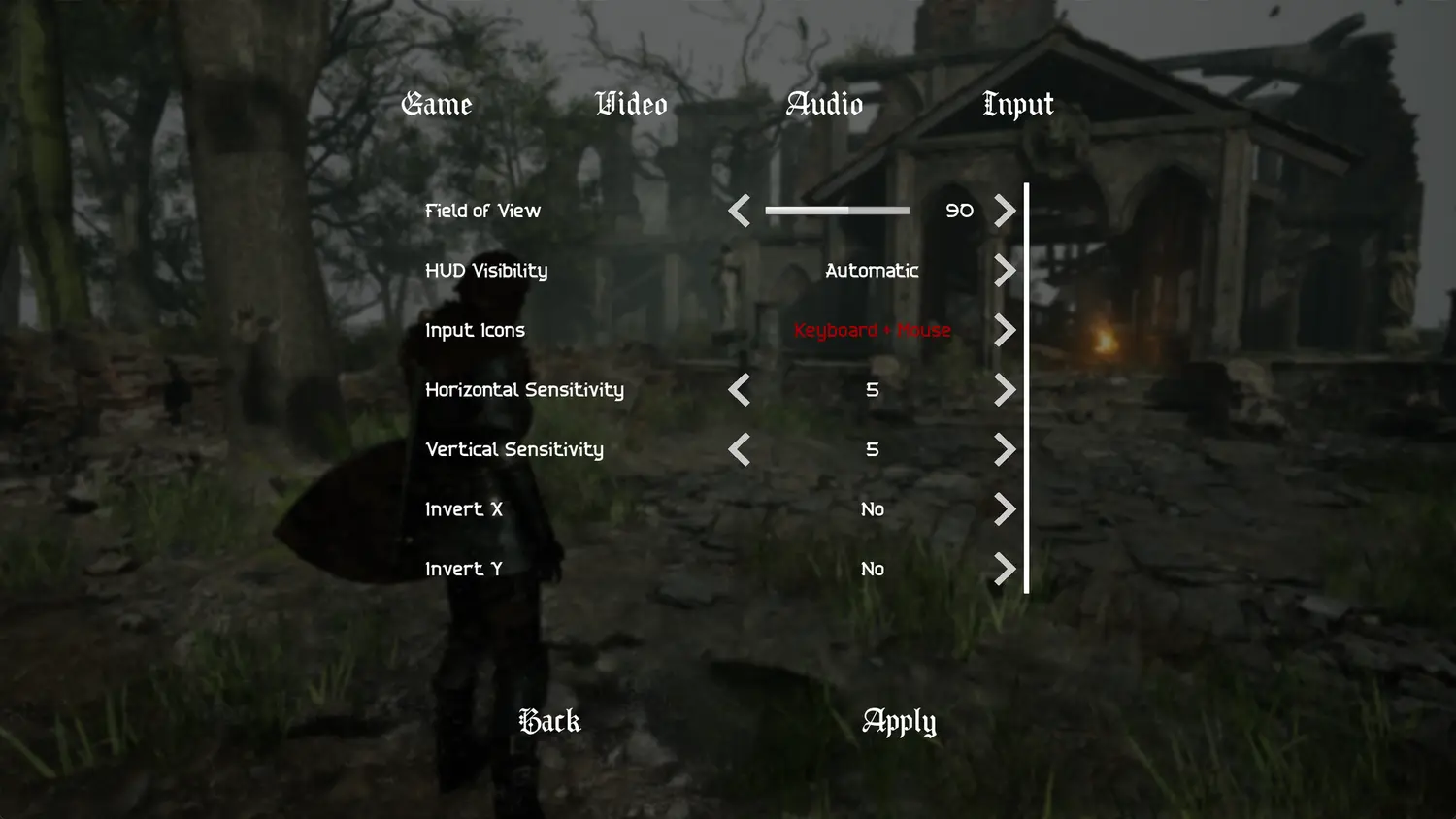Increase Vertical Sensitivity with the right arrow
This screenshot has width=1456, height=819.
[x=1006, y=449]
